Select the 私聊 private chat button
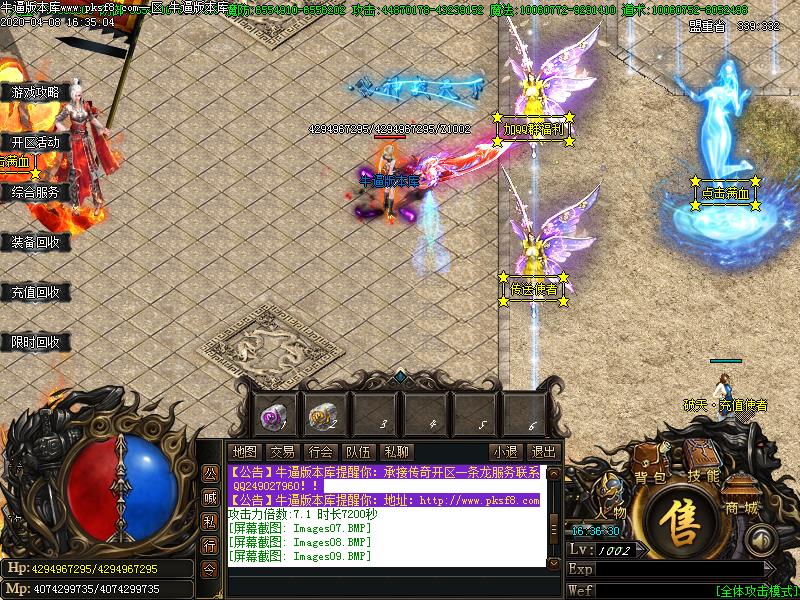This screenshot has width=800, height=600. (x=396, y=452)
